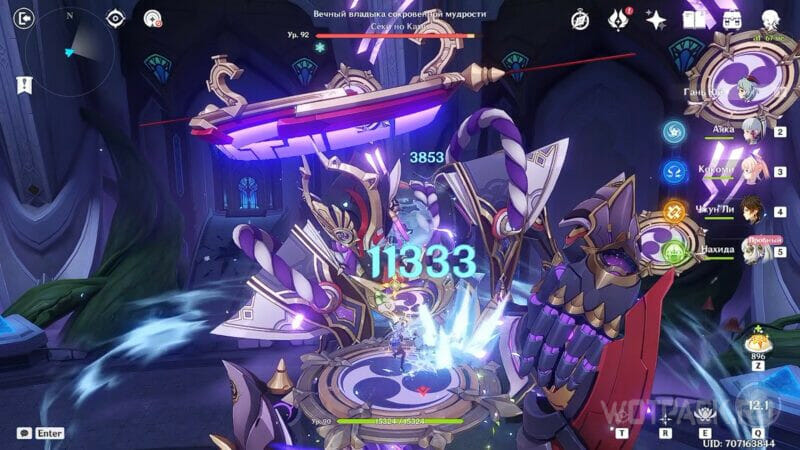The image size is (800, 450).
Task: Open the backpack inventory icon
Action: tap(731, 19)
